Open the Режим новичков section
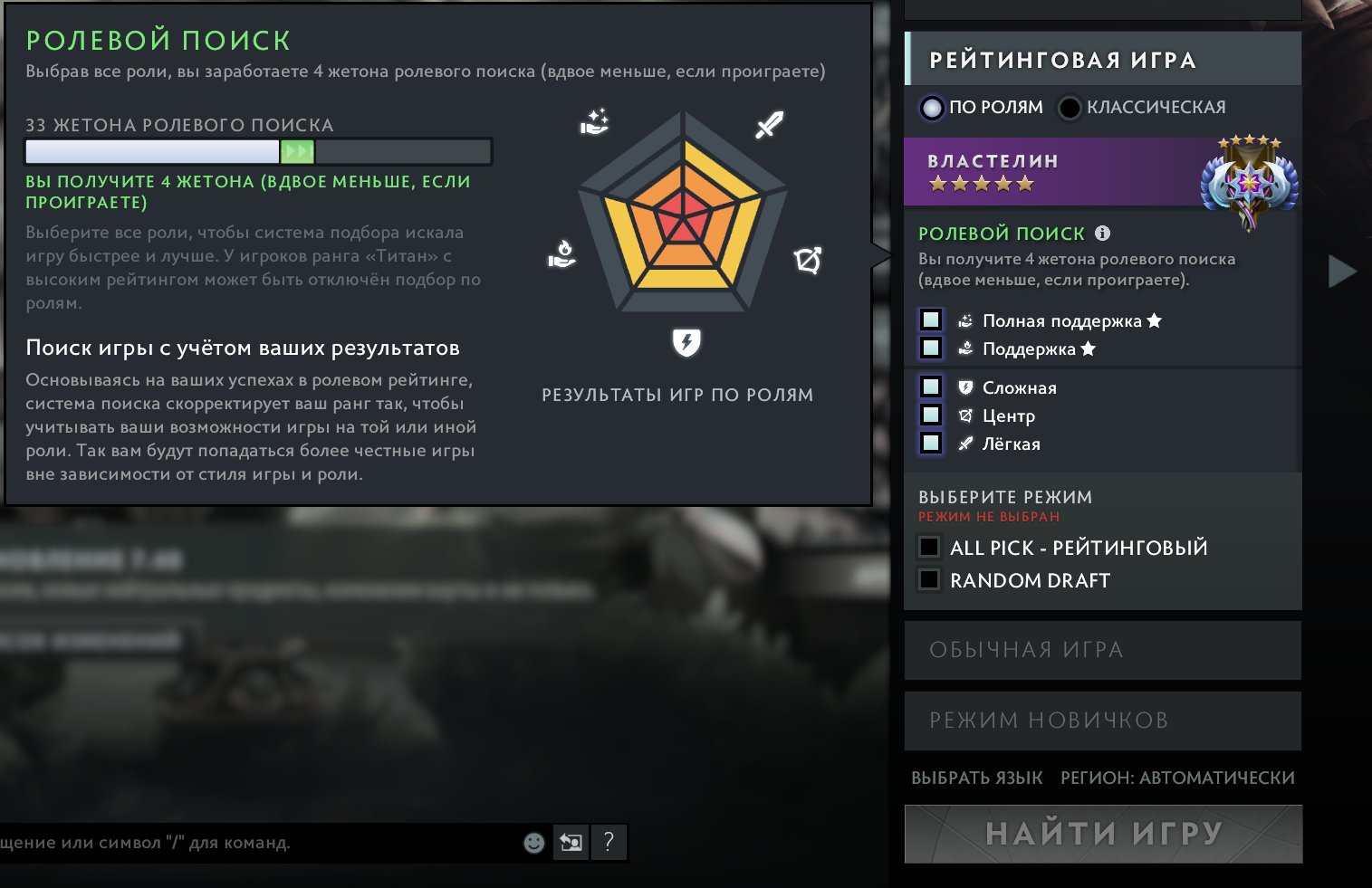The width and height of the screenshot is (1372, 888). (1102, 721)
